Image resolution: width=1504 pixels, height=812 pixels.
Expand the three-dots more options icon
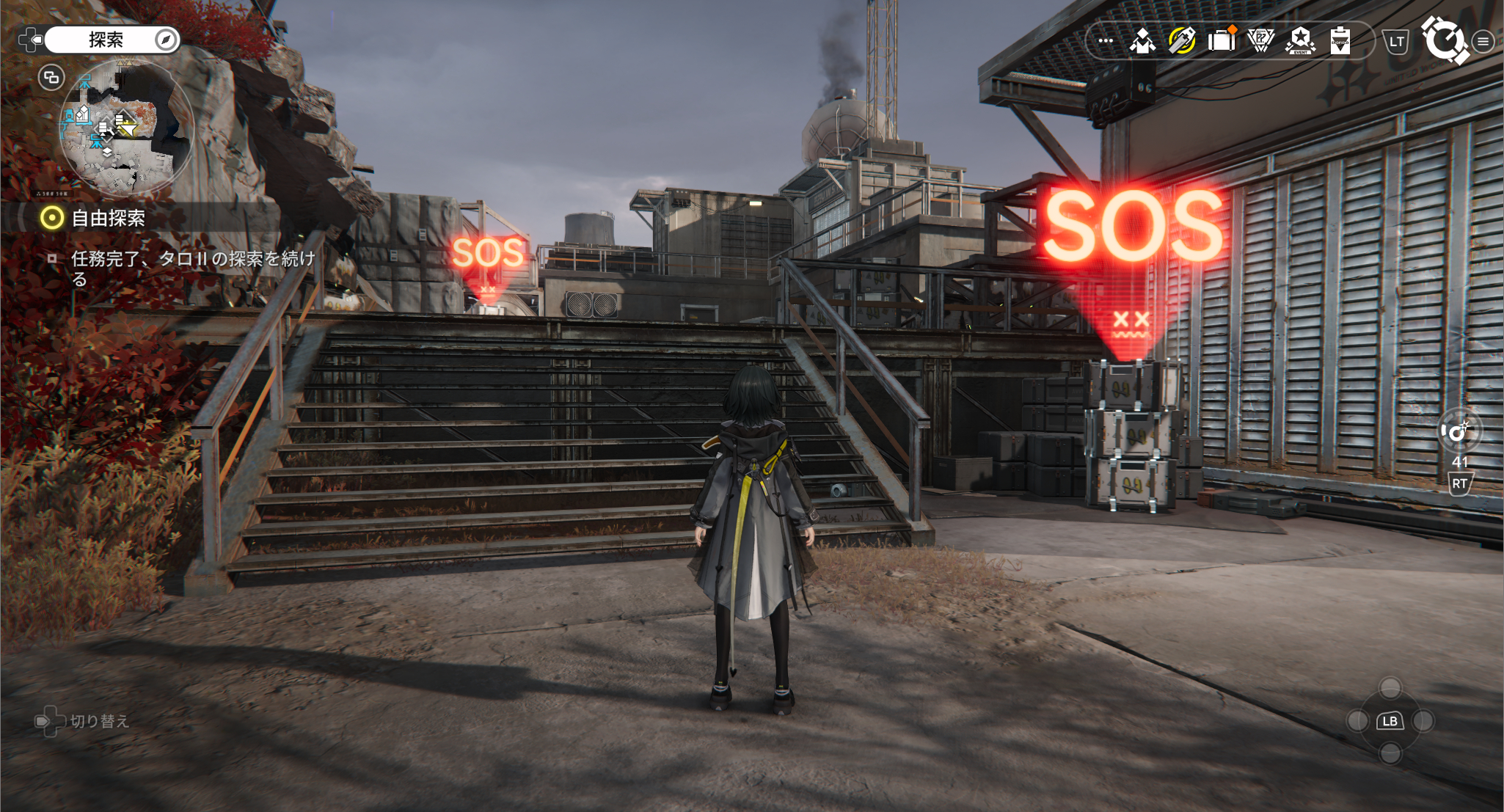click(x=1106, y=41)
